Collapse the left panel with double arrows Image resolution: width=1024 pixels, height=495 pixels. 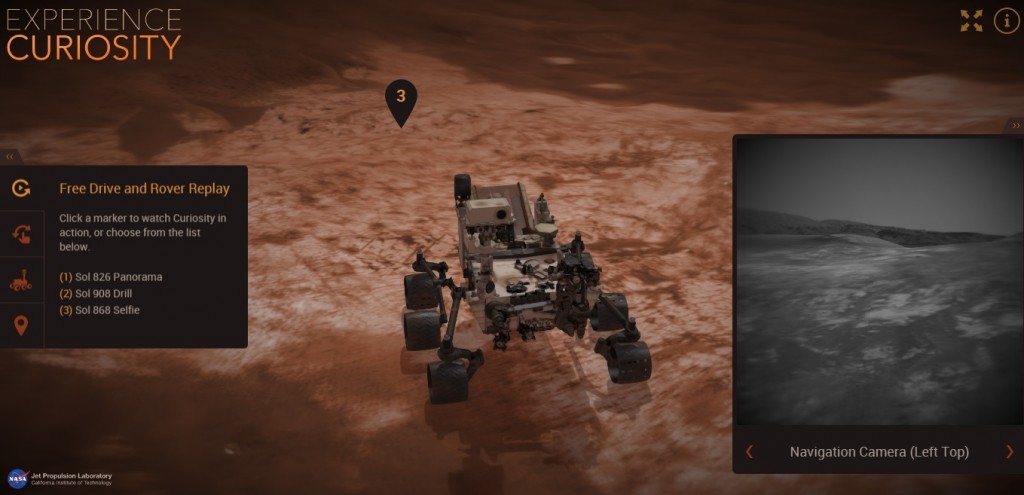click(x=10, y=157)
